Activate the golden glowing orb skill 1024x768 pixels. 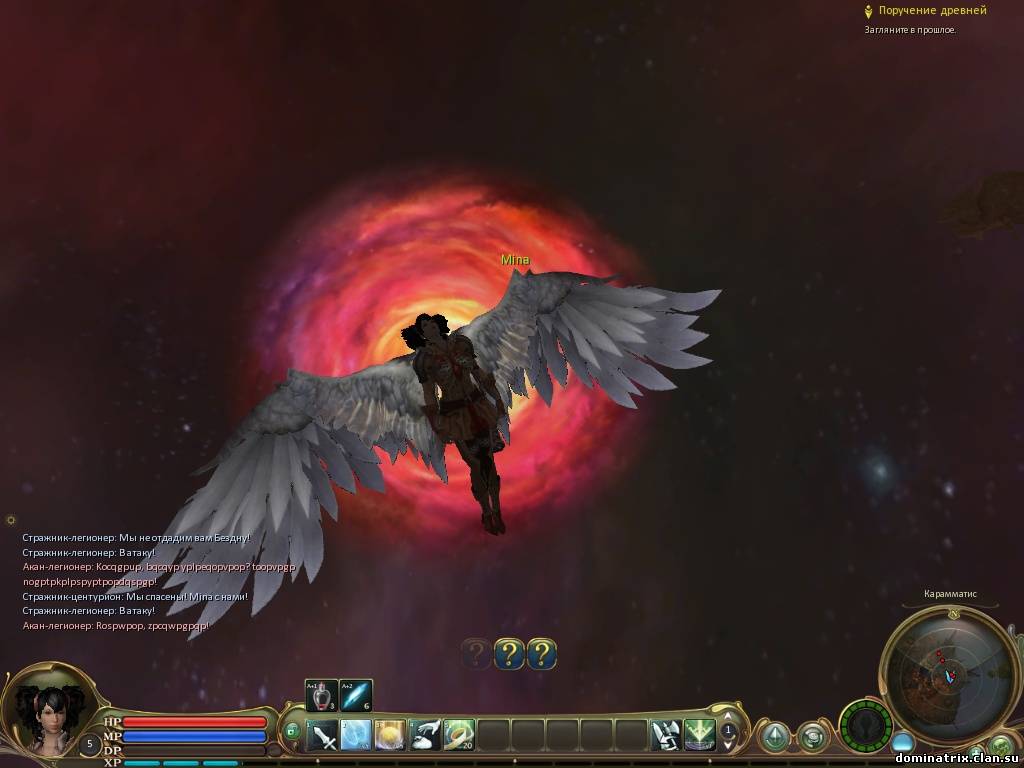click(390, 736)
